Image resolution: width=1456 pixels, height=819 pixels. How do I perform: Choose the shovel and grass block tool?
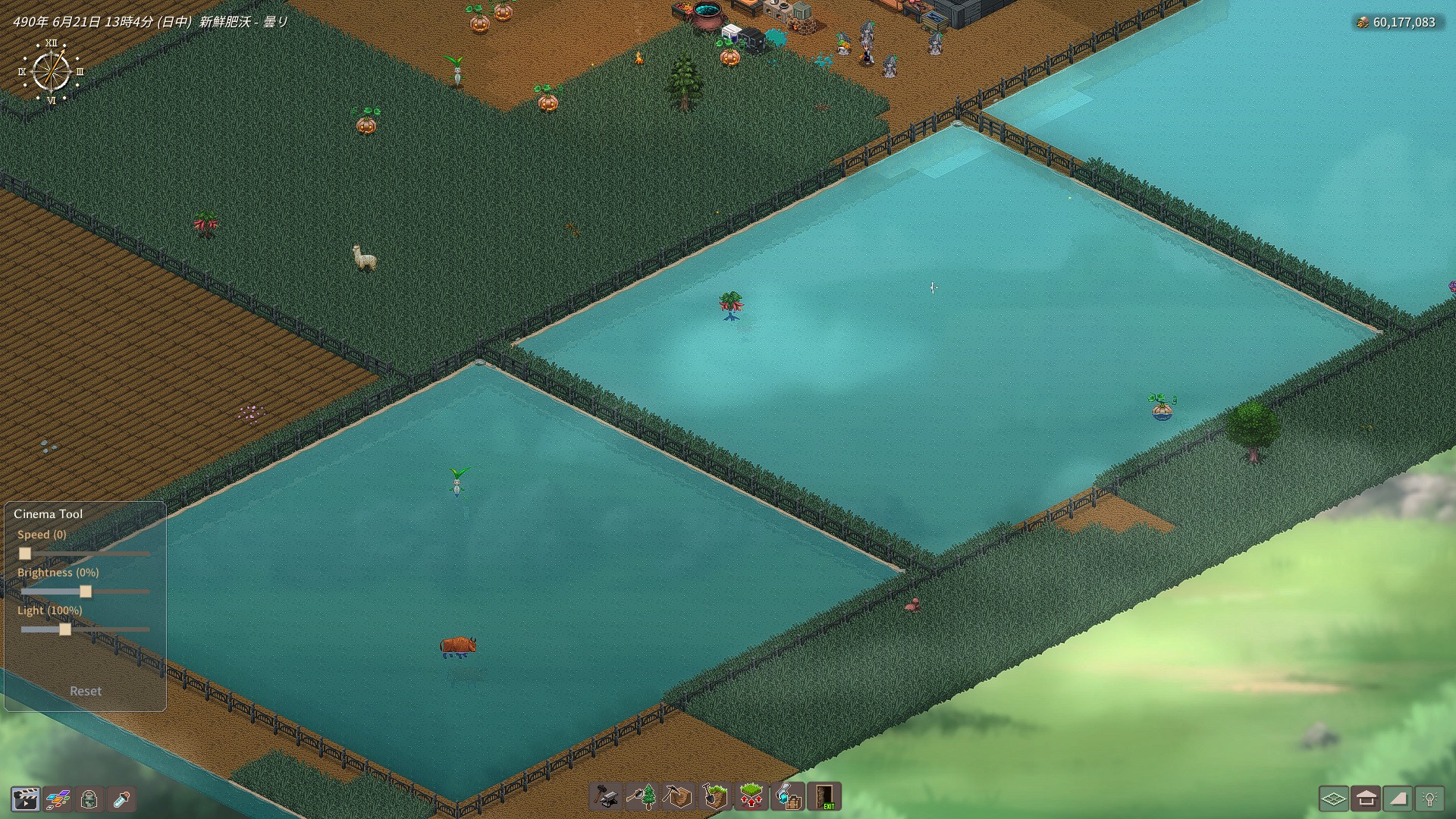click(x=714, y=797)
